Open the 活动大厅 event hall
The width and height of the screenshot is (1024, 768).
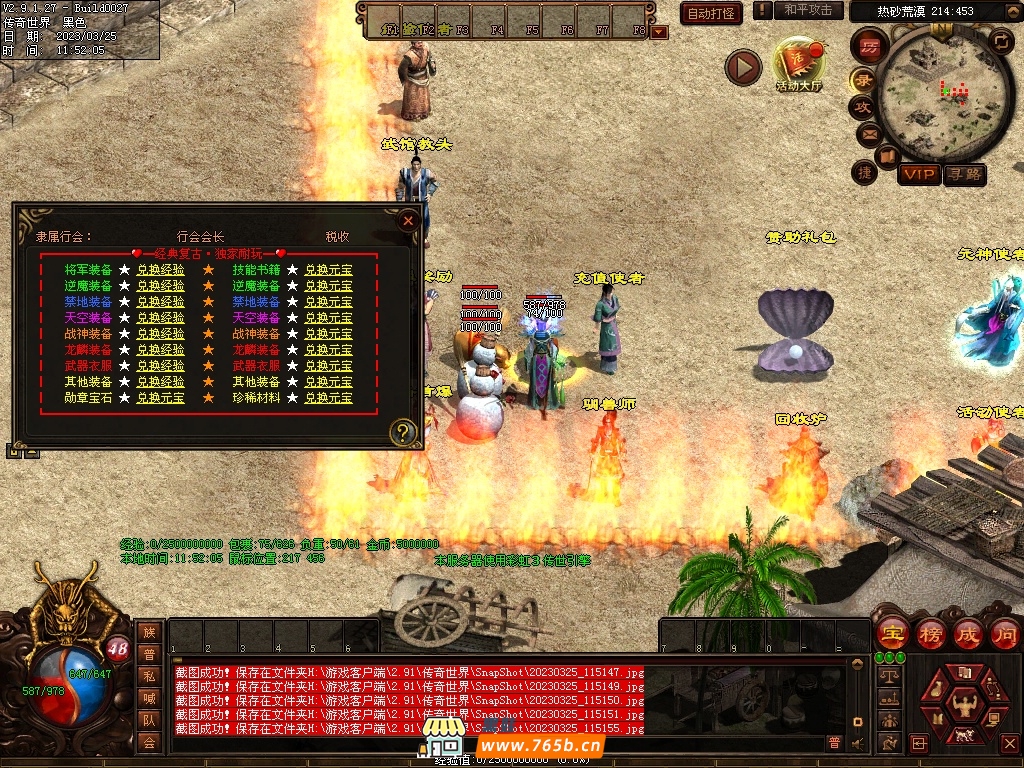pyautogui.click(x=798, y=66)
